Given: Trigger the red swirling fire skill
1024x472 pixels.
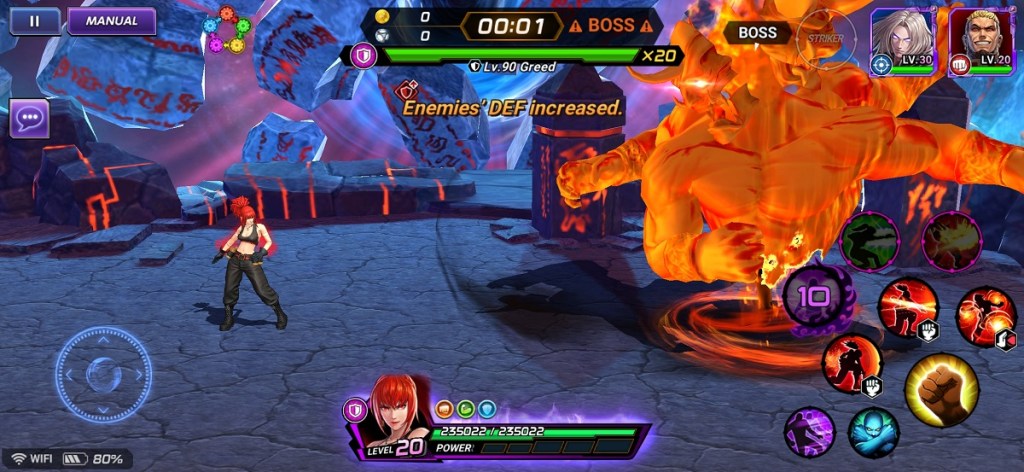Looking at the screenshot, I should [985, 317].
